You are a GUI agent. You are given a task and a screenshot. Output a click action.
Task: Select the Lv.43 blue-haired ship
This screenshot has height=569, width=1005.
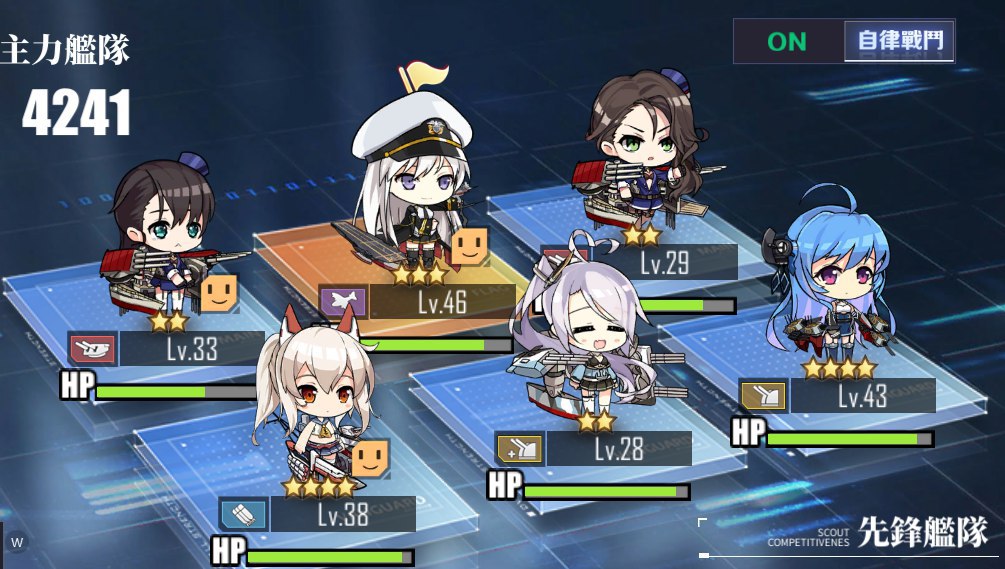click(832, 290)
